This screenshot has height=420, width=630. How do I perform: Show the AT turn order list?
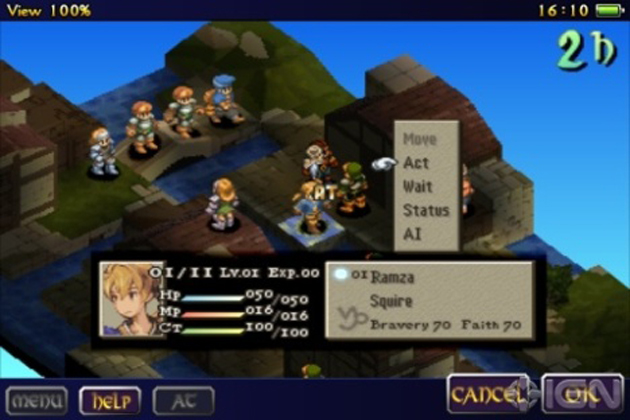[184, 400]
